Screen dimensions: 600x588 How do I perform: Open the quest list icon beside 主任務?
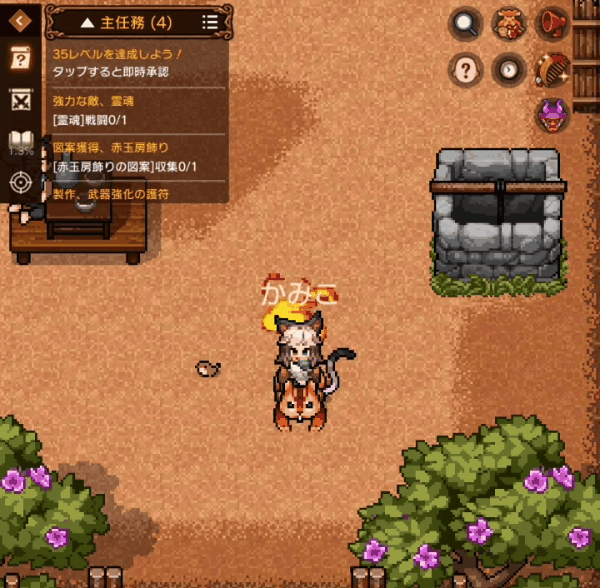coord(209,21)
